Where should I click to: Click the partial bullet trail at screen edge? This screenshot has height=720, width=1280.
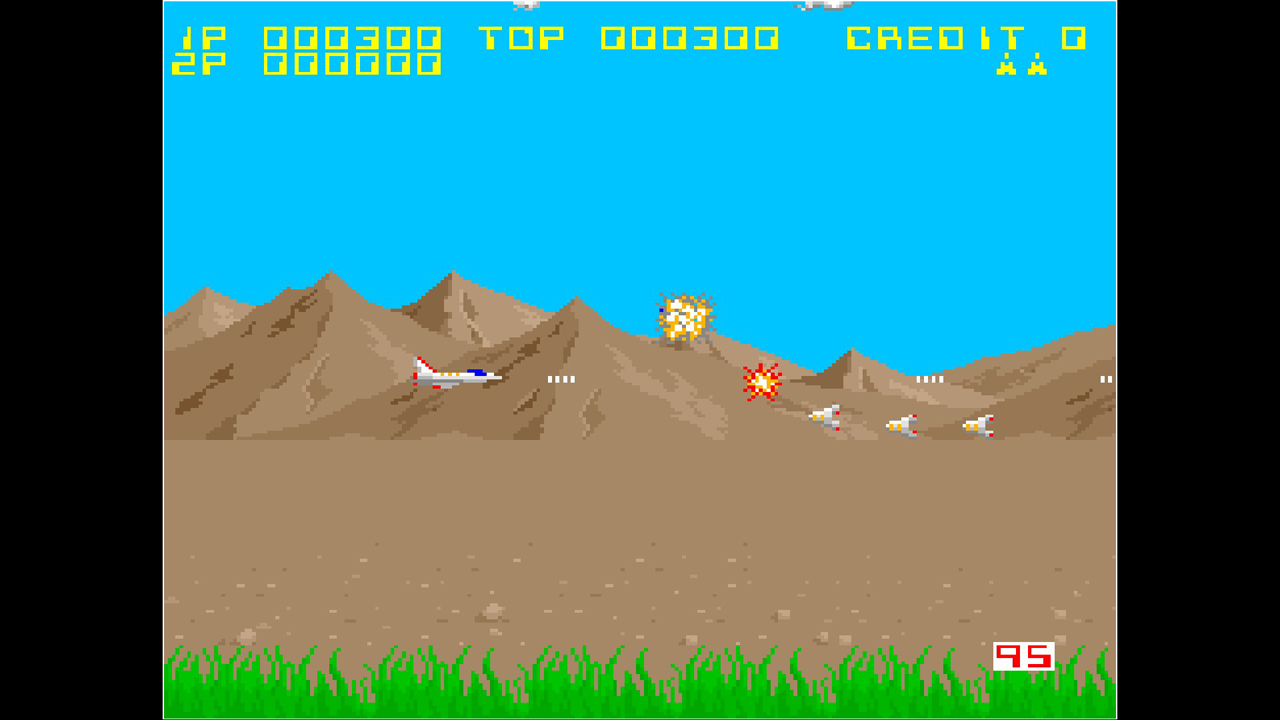[1107, 379]
